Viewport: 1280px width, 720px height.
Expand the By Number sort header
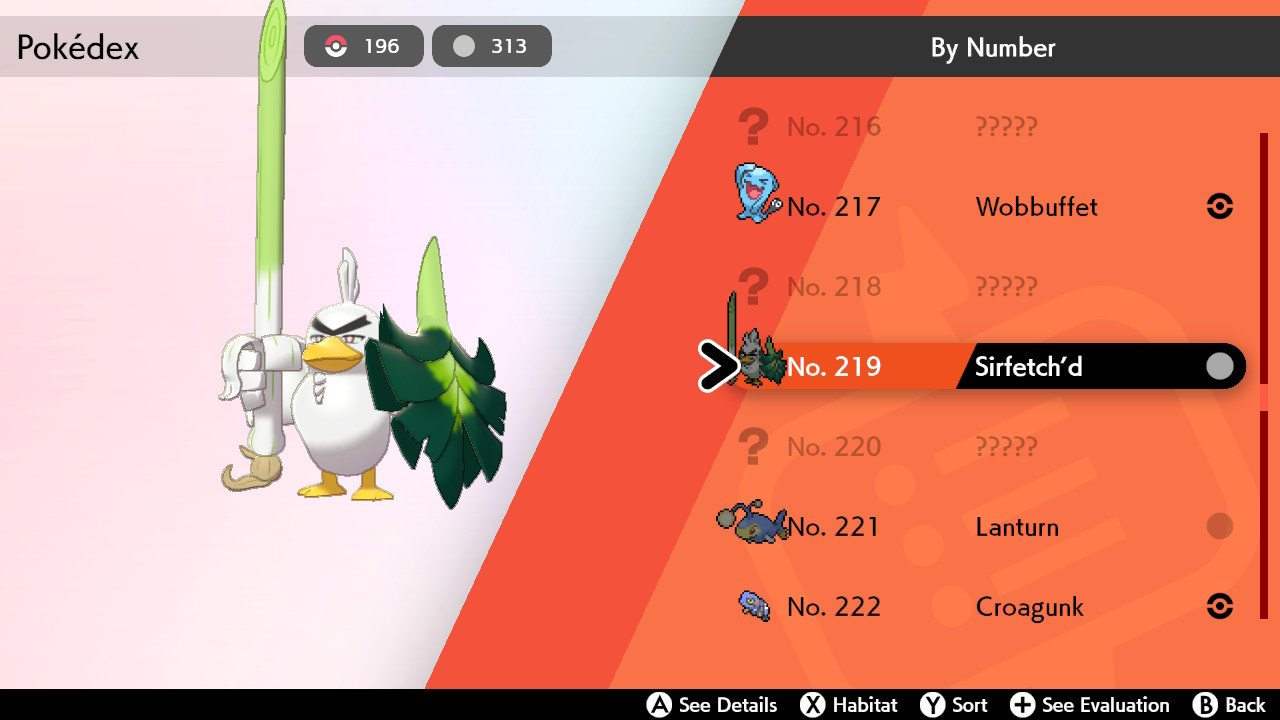pos(992,47)
